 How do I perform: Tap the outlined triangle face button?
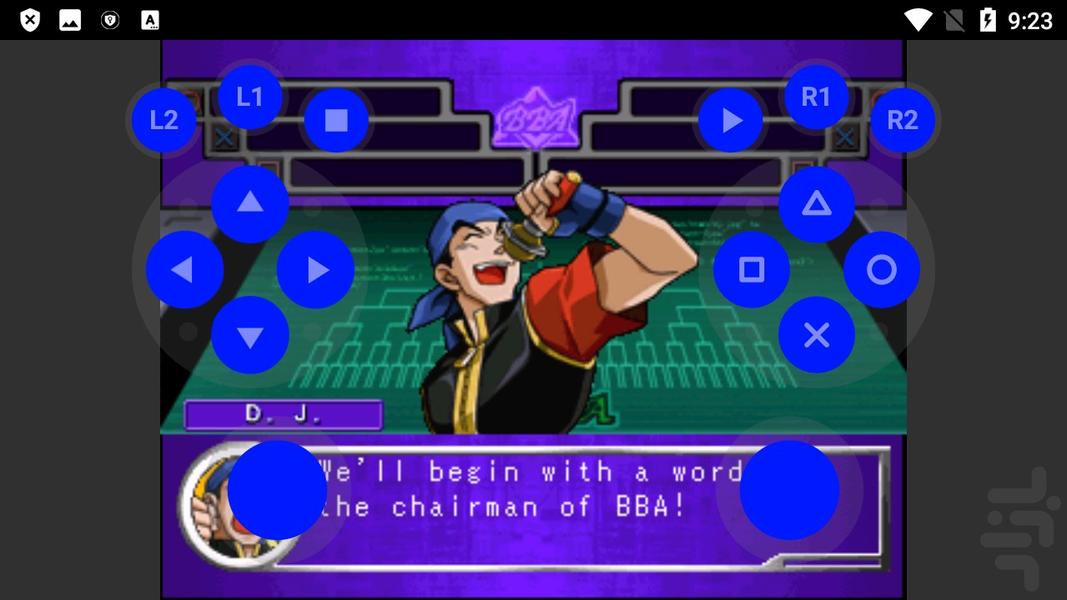point(817,204)
